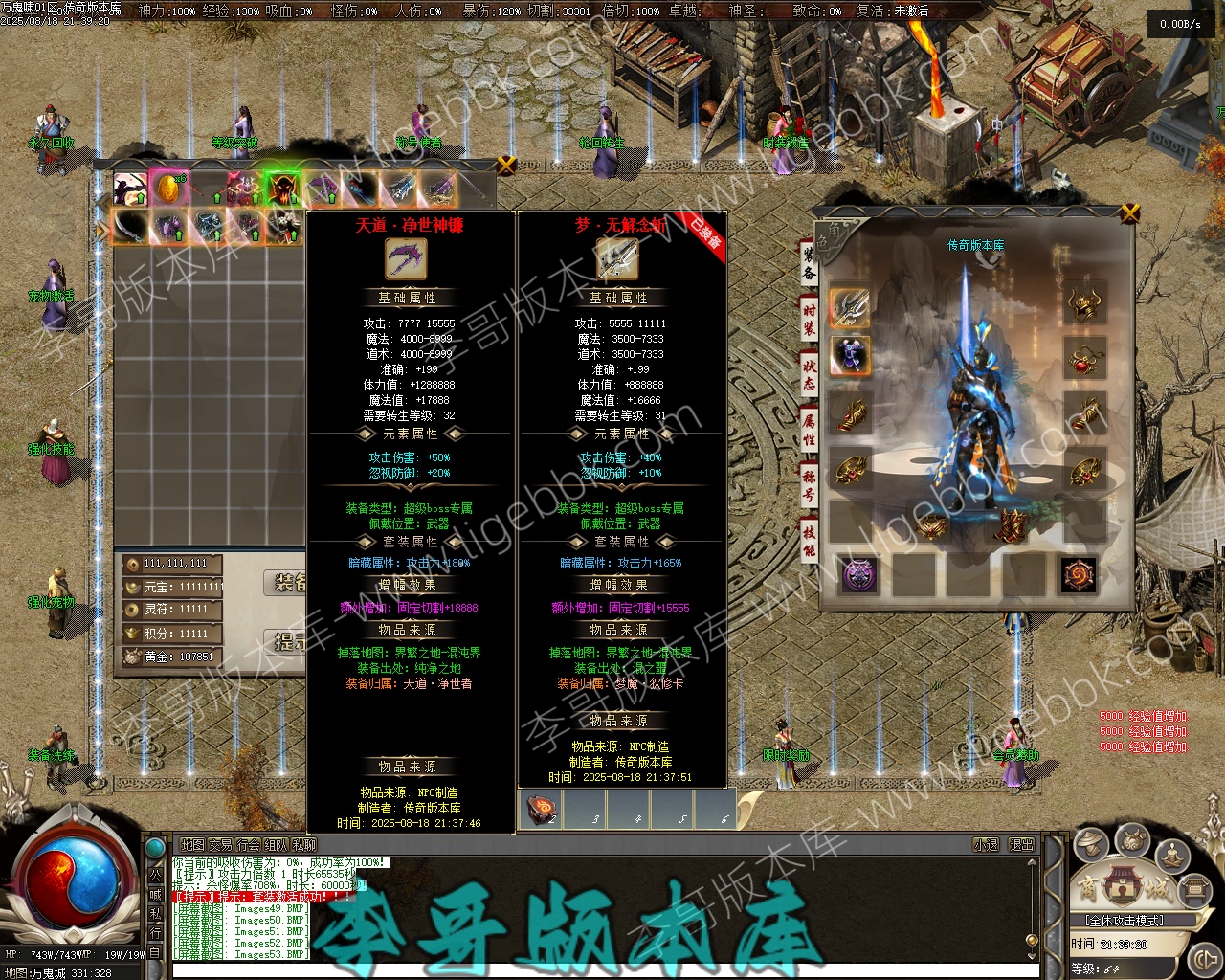Select the green-glowing demon mask item

pyautogui.click(x=282, y=189)
